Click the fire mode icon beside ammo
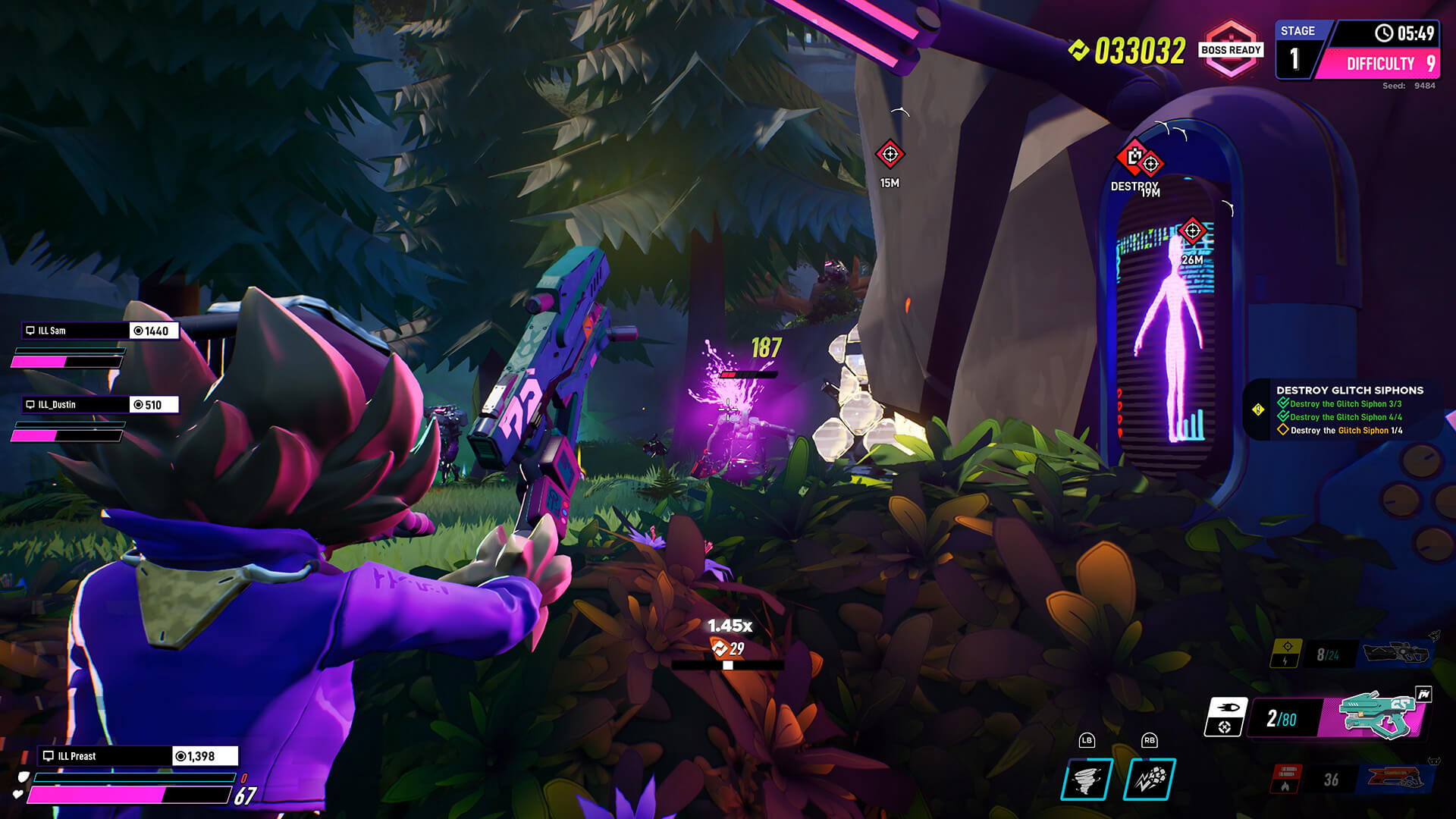 [1225, 717]
